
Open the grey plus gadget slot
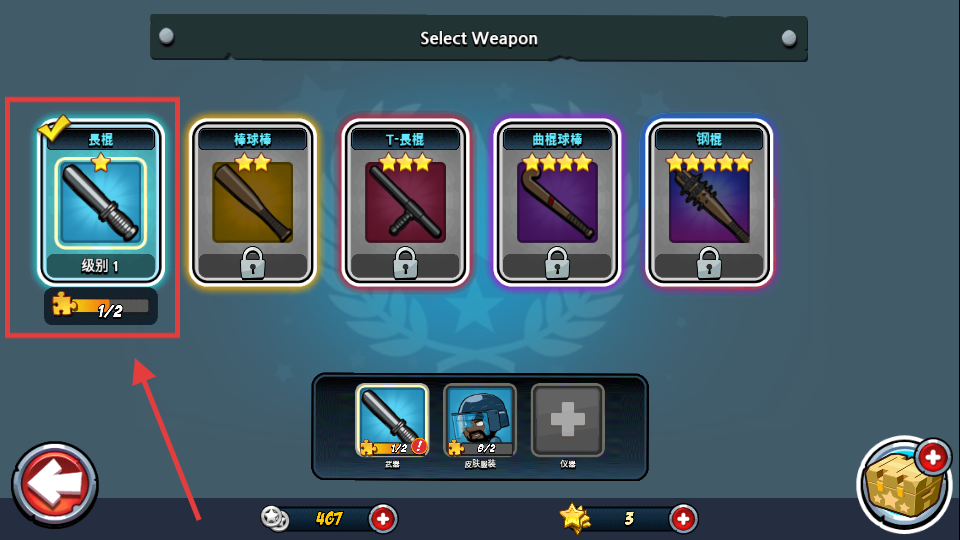(x=567, y=421)
